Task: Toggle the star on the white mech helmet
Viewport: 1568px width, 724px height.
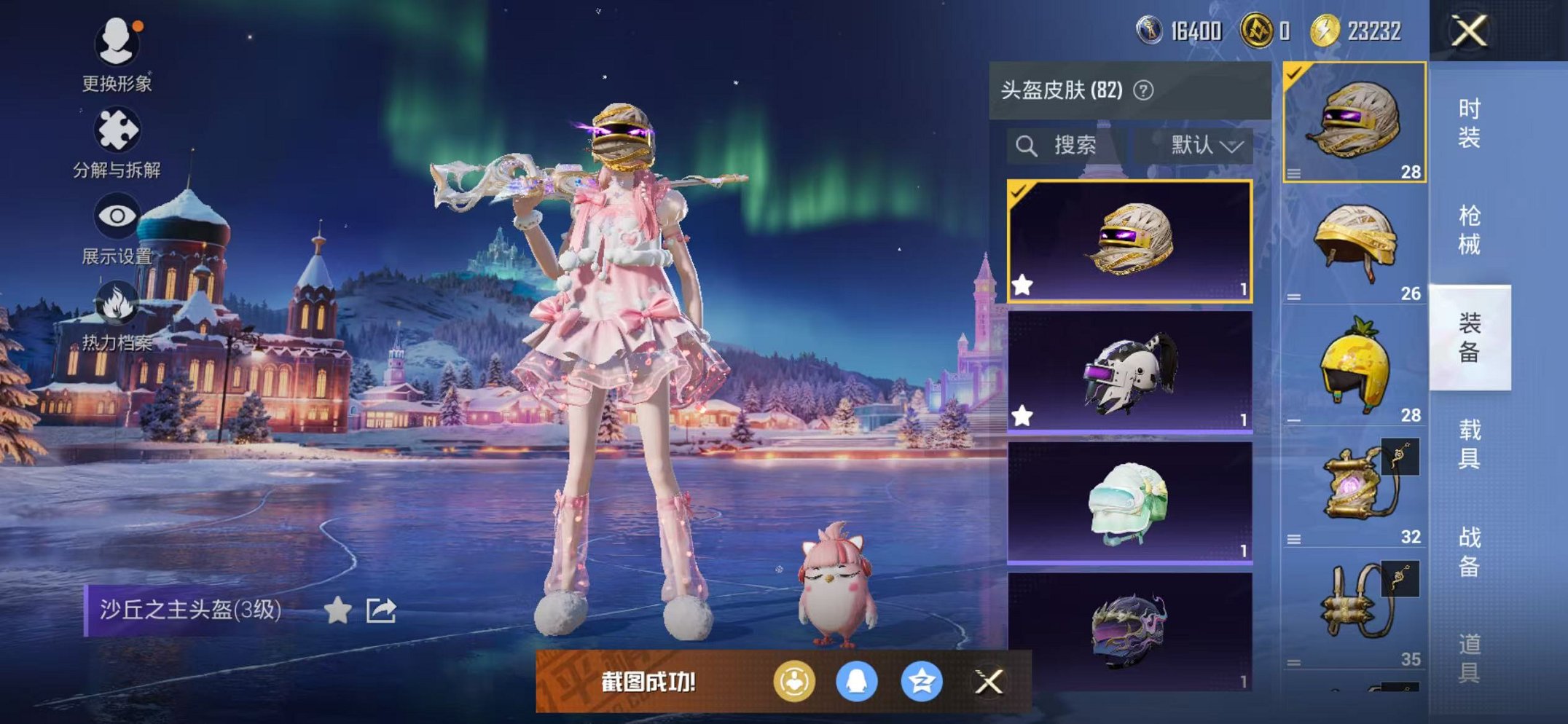Action: click(1022, 415)
